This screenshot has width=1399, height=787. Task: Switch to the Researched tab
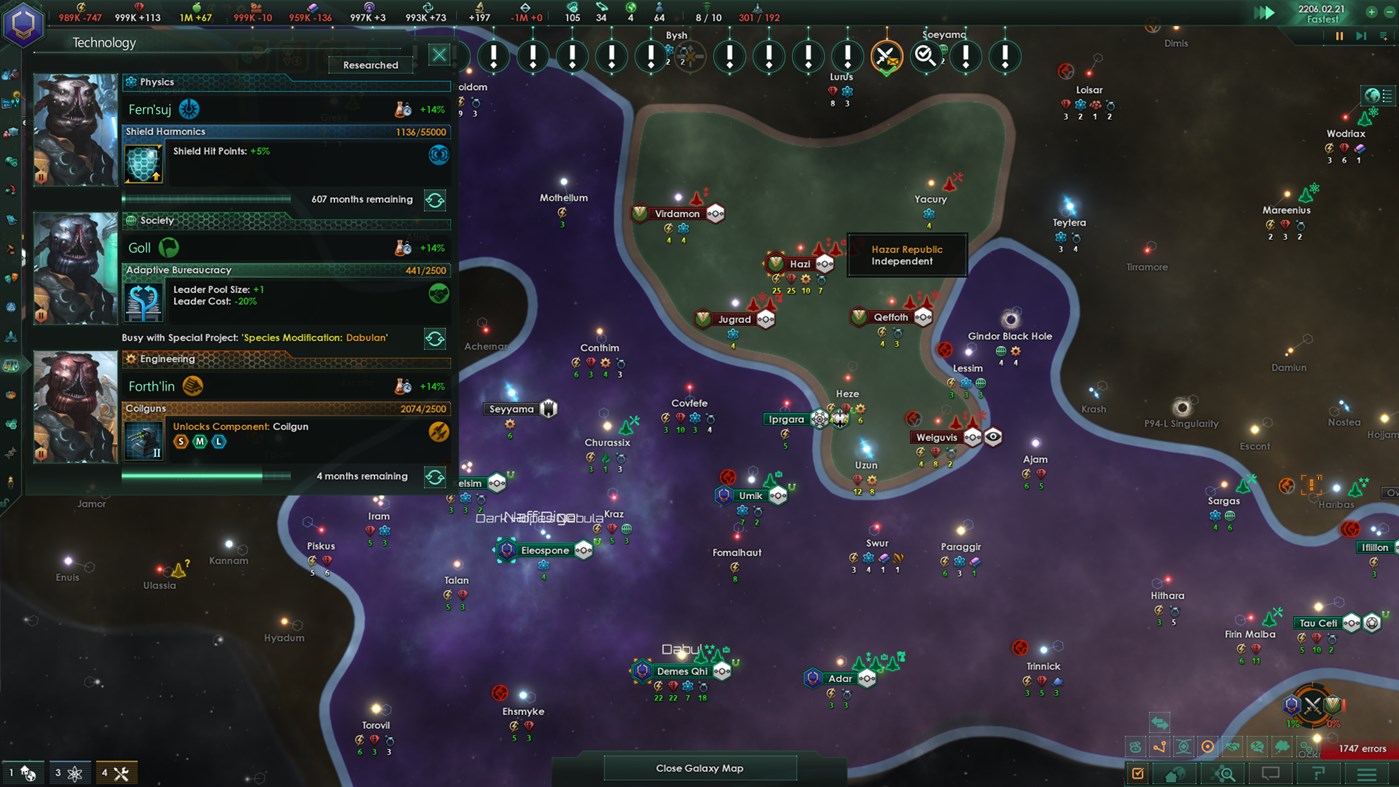pyautogui.click(x=369, y=63)
